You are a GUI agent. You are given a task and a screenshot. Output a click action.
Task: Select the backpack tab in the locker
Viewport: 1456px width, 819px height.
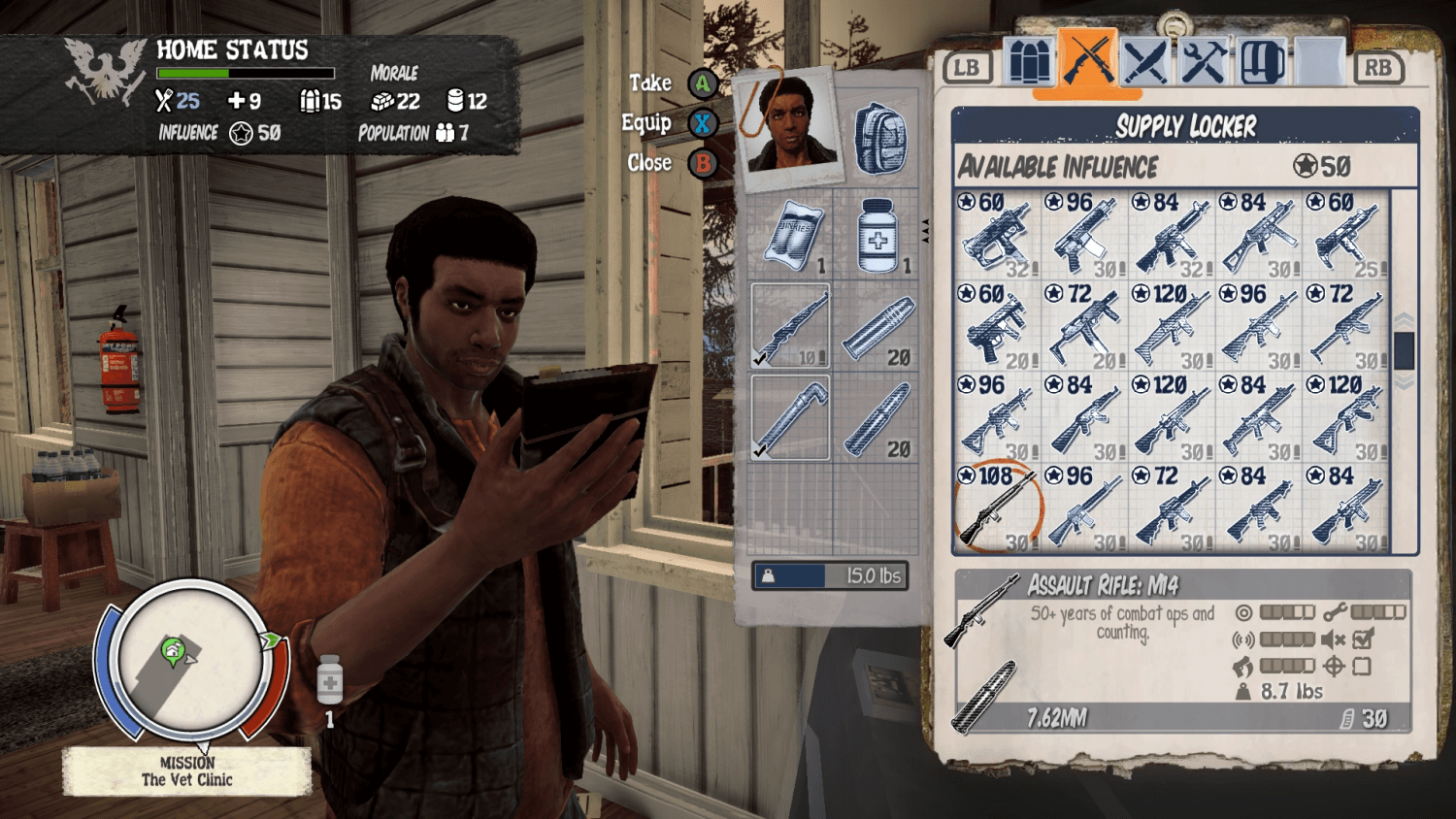pyautogui.click(x=1260, y=60)
